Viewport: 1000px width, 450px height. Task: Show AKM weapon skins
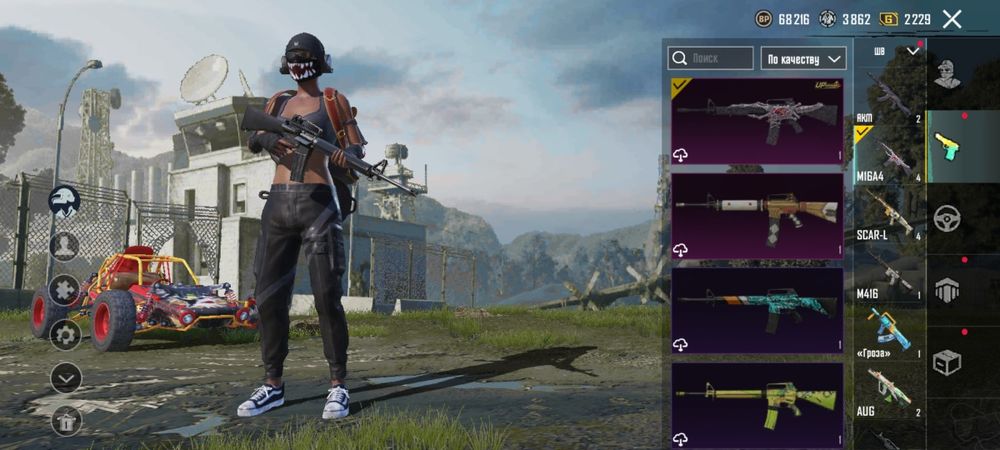(x=887, y=96)
